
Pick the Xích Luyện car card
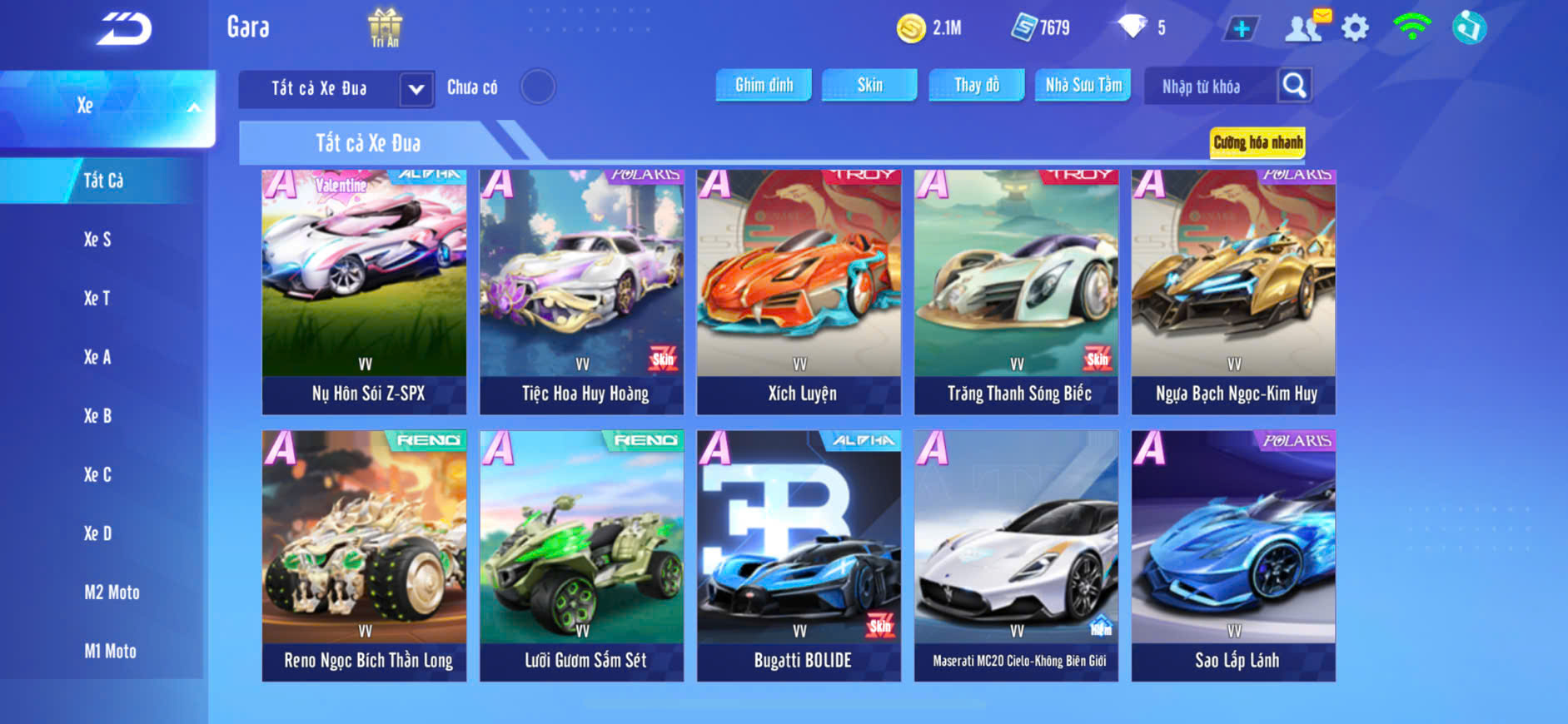click(x=799, y=291)
